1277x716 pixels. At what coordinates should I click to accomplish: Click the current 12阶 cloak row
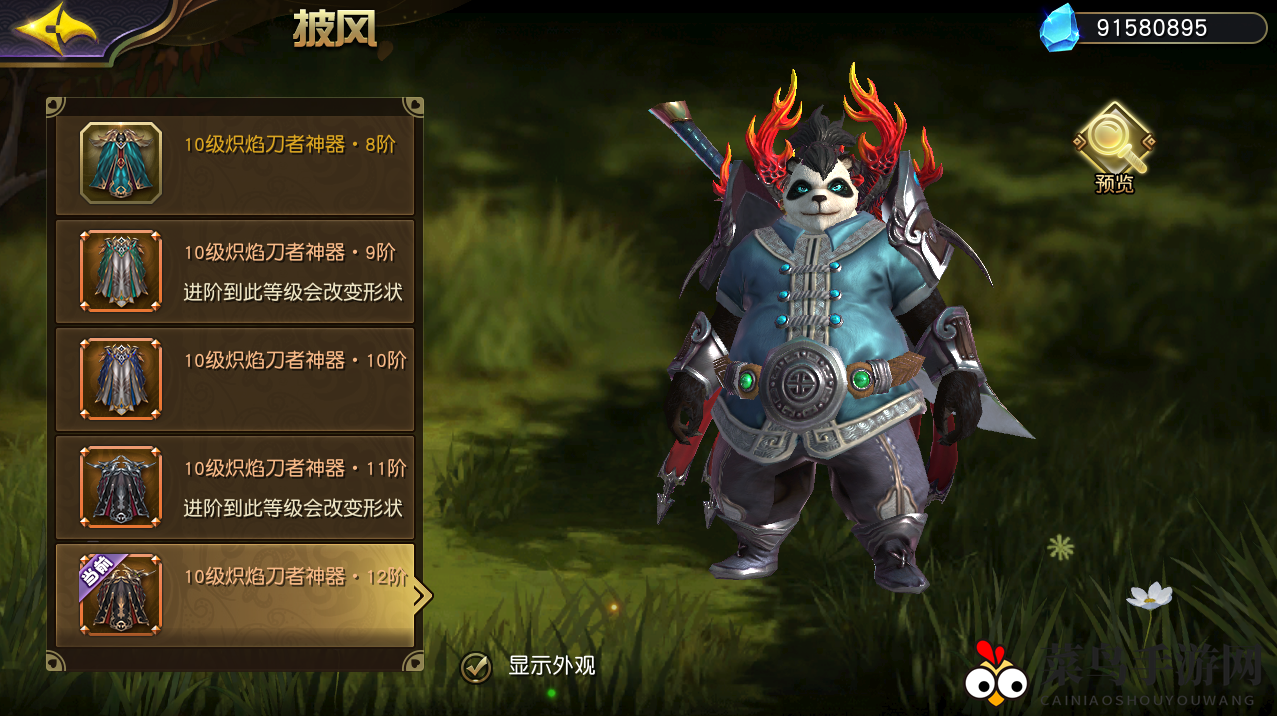click(235, 595)
